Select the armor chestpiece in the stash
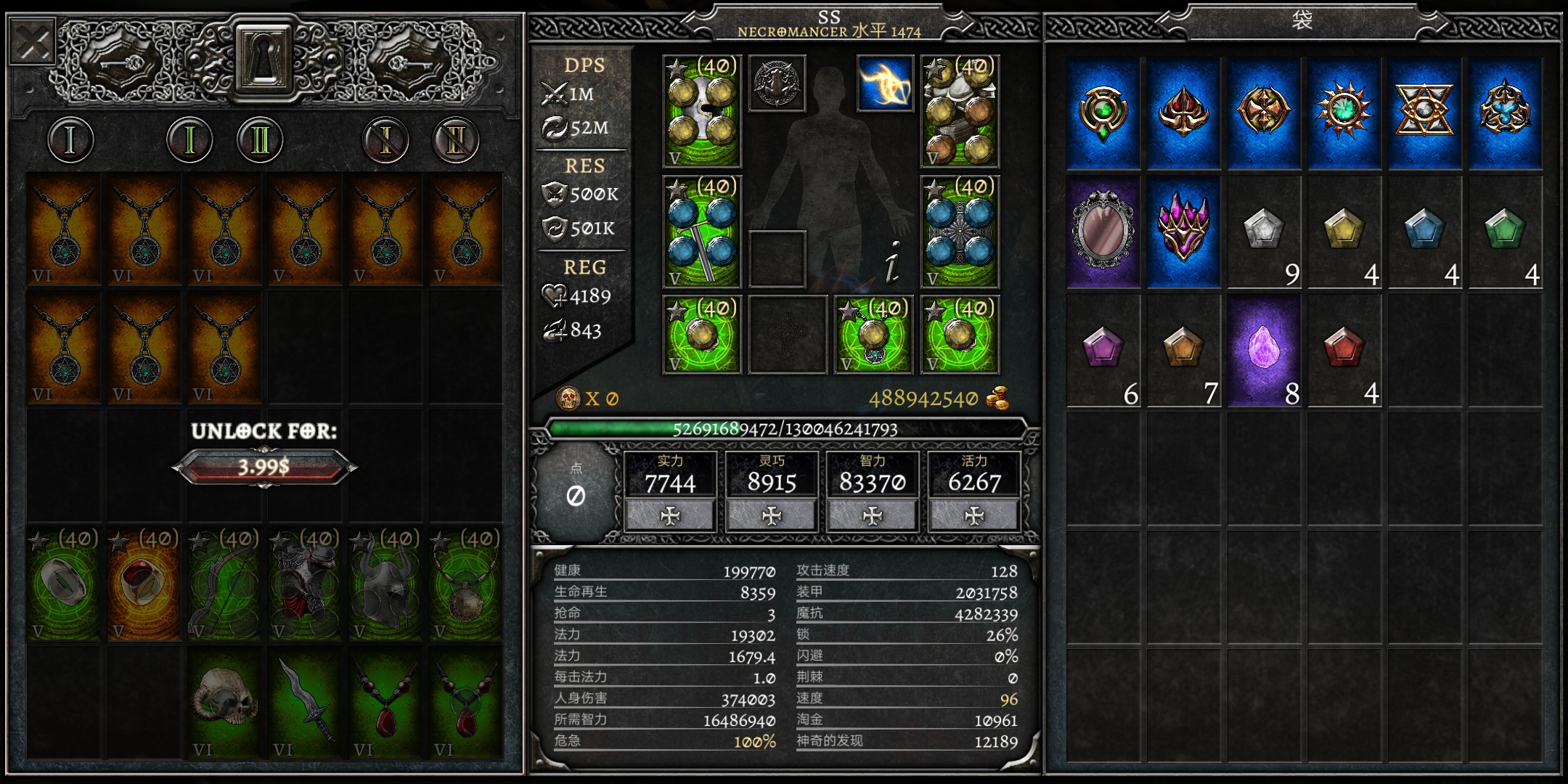 [304, 584]
